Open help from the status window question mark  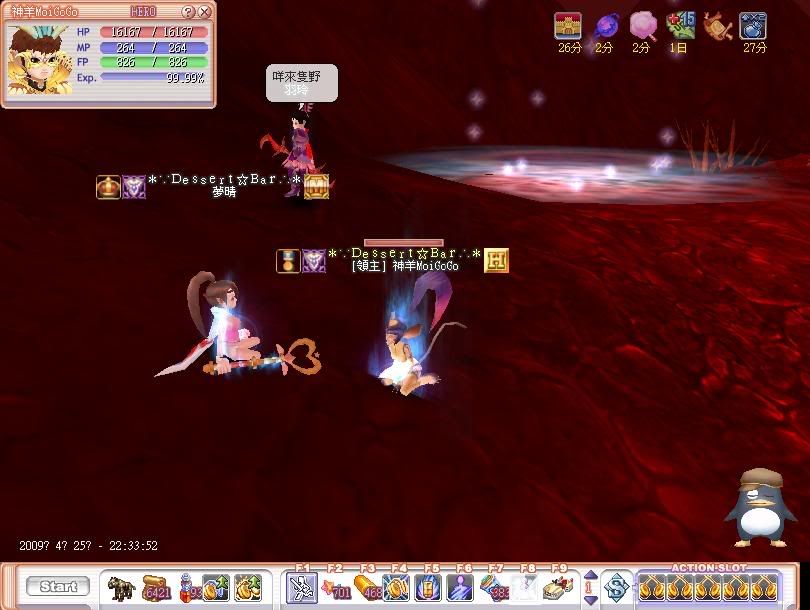[188, 12]
